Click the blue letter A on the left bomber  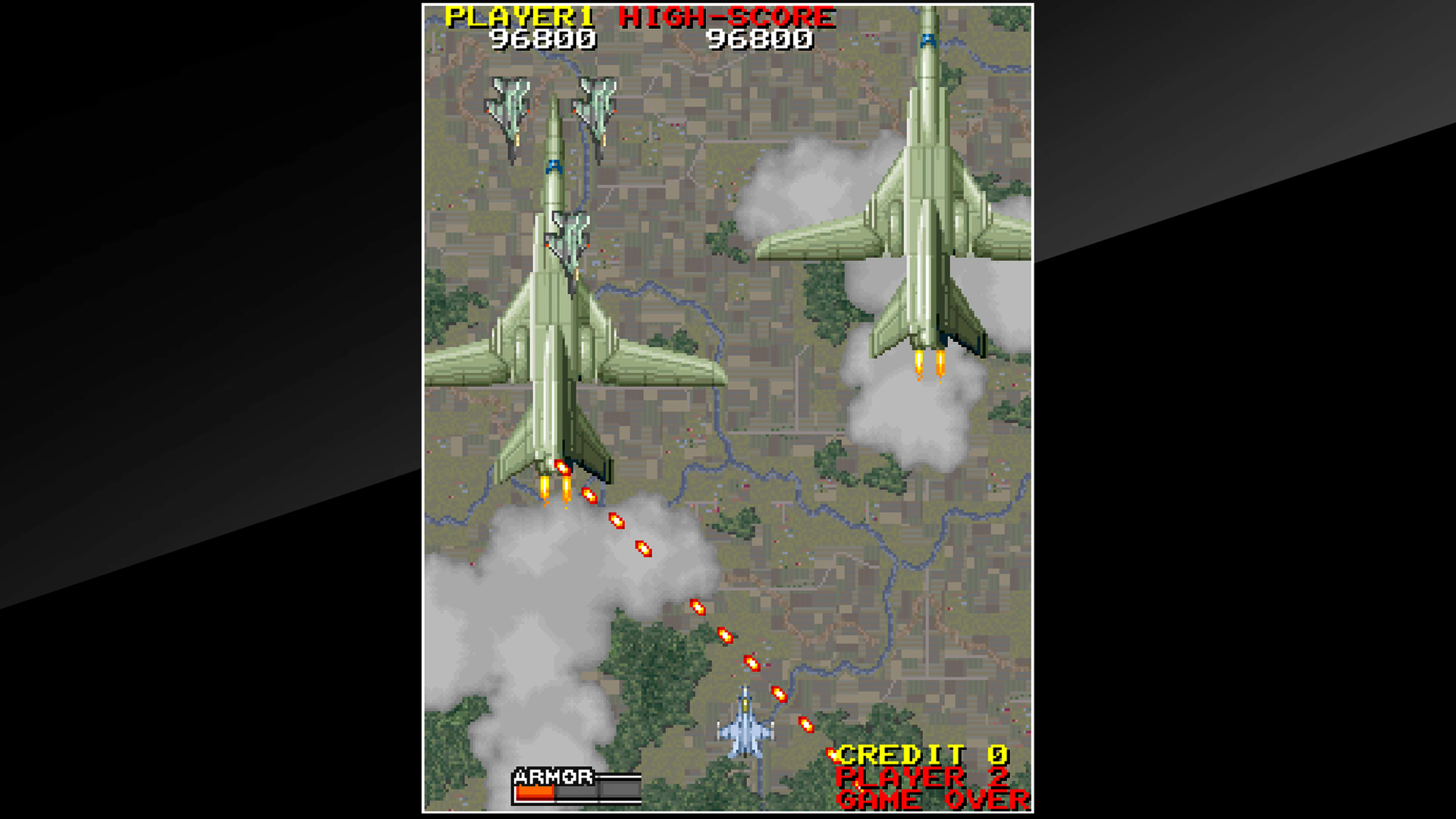[555, 167]
